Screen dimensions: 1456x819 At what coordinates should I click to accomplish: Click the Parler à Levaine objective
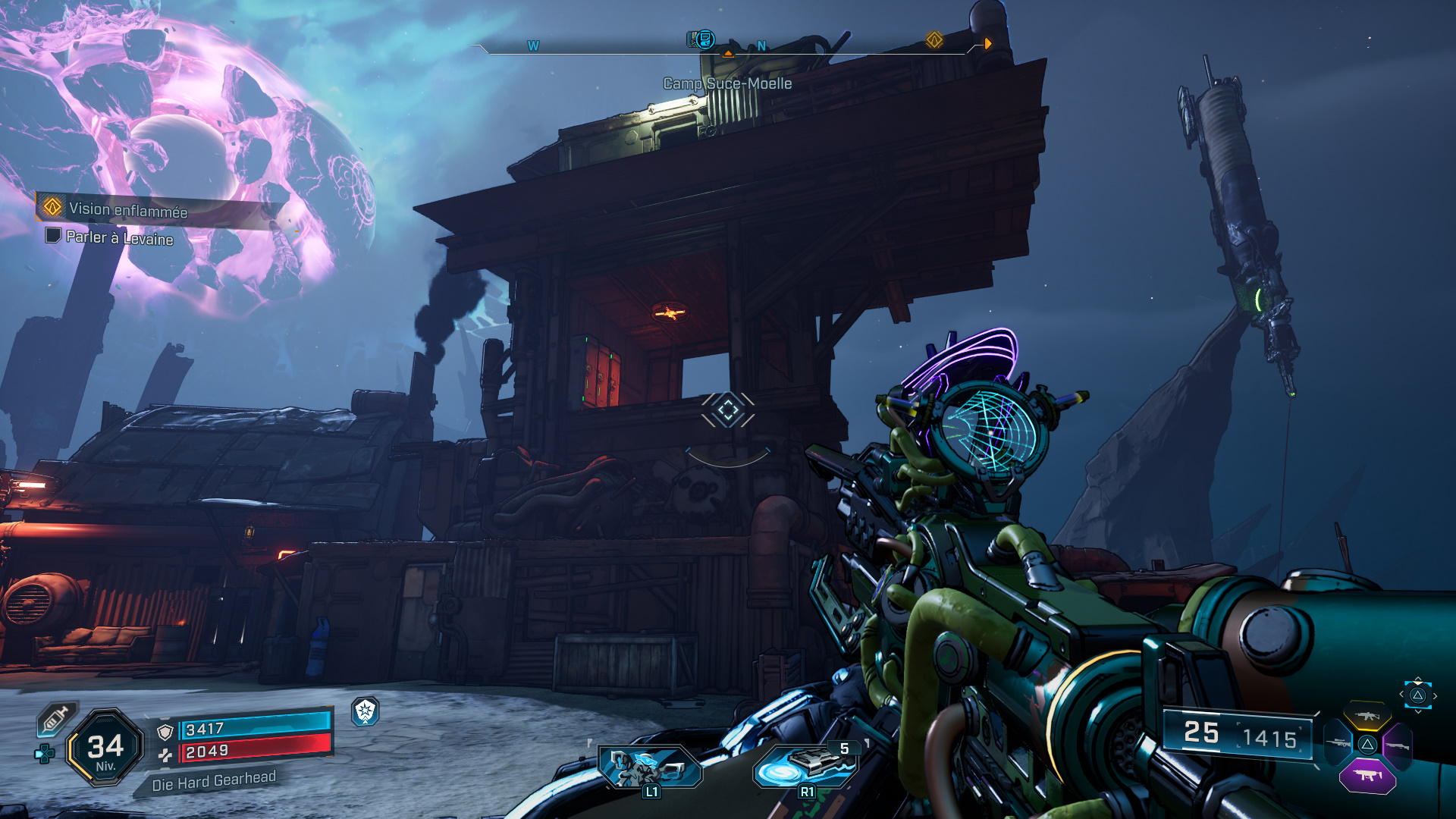pos(119,237)
